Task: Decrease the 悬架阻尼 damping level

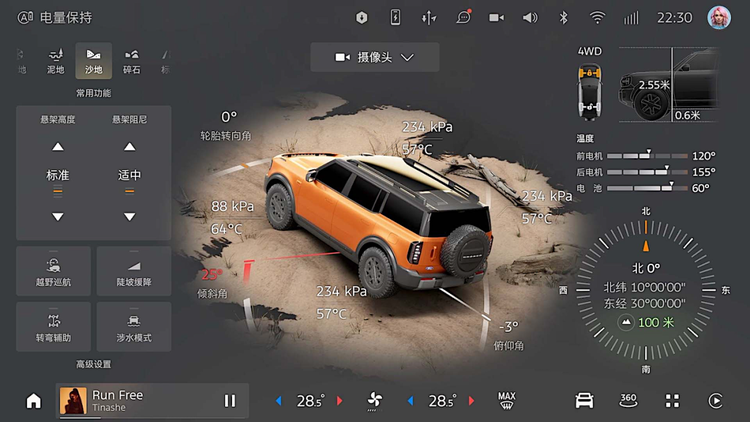Action: coord(130,216)
